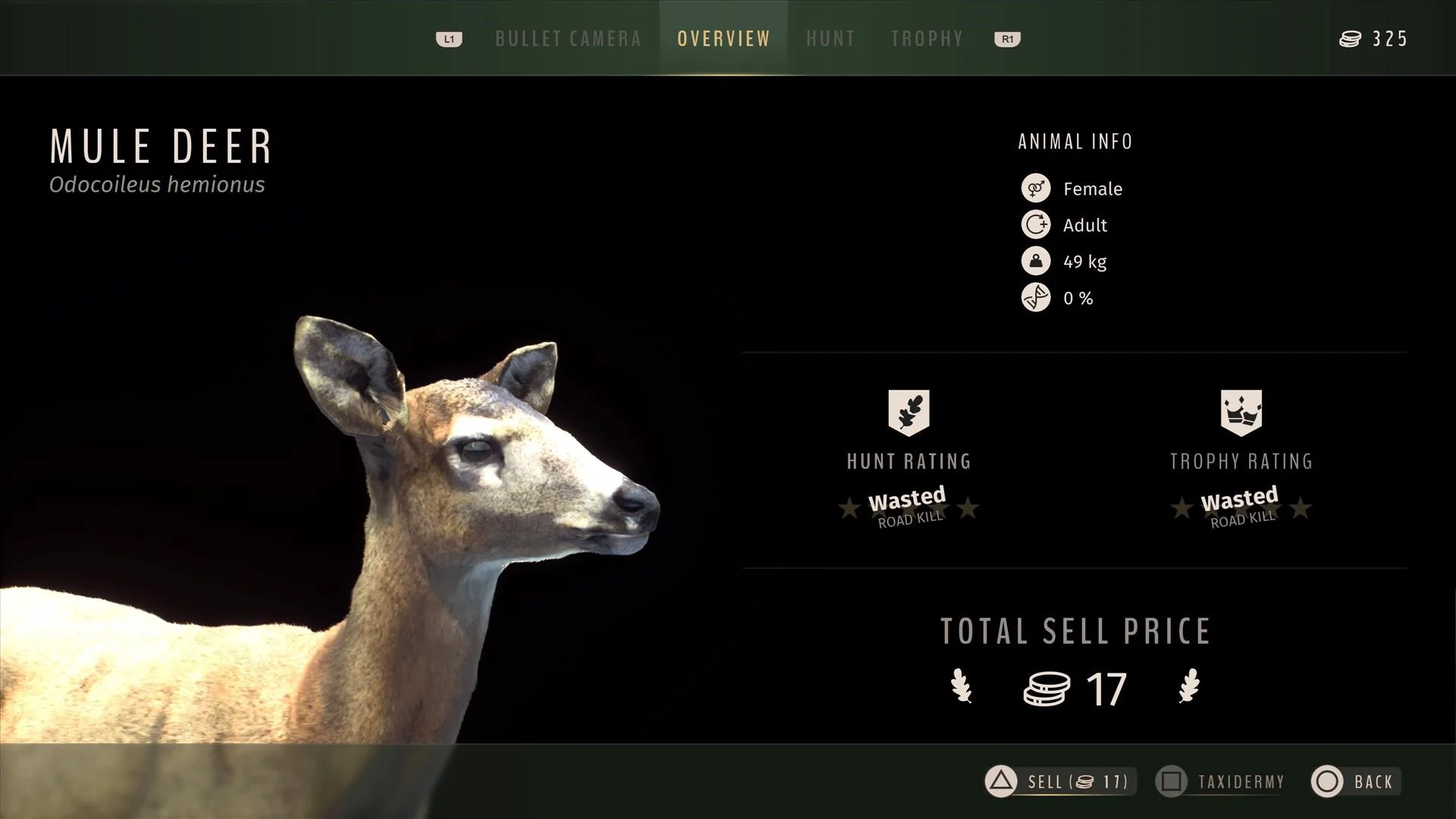Screen dimensions: 1456x819
Task: Click the circle icon next to BACK
Action: 1326,782
